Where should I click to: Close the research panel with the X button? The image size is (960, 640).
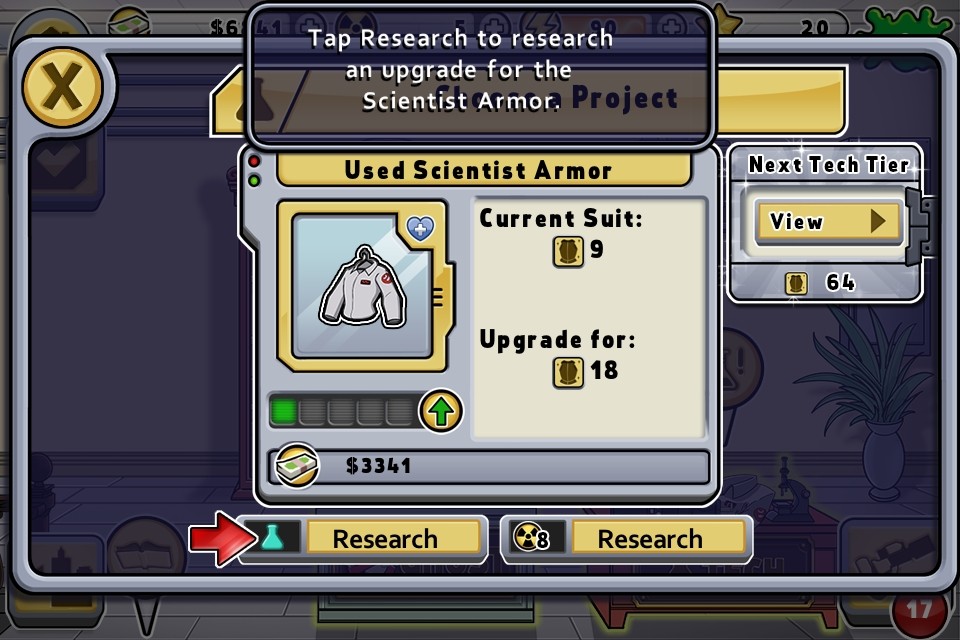pyautogui.click(x=63, y=88)
